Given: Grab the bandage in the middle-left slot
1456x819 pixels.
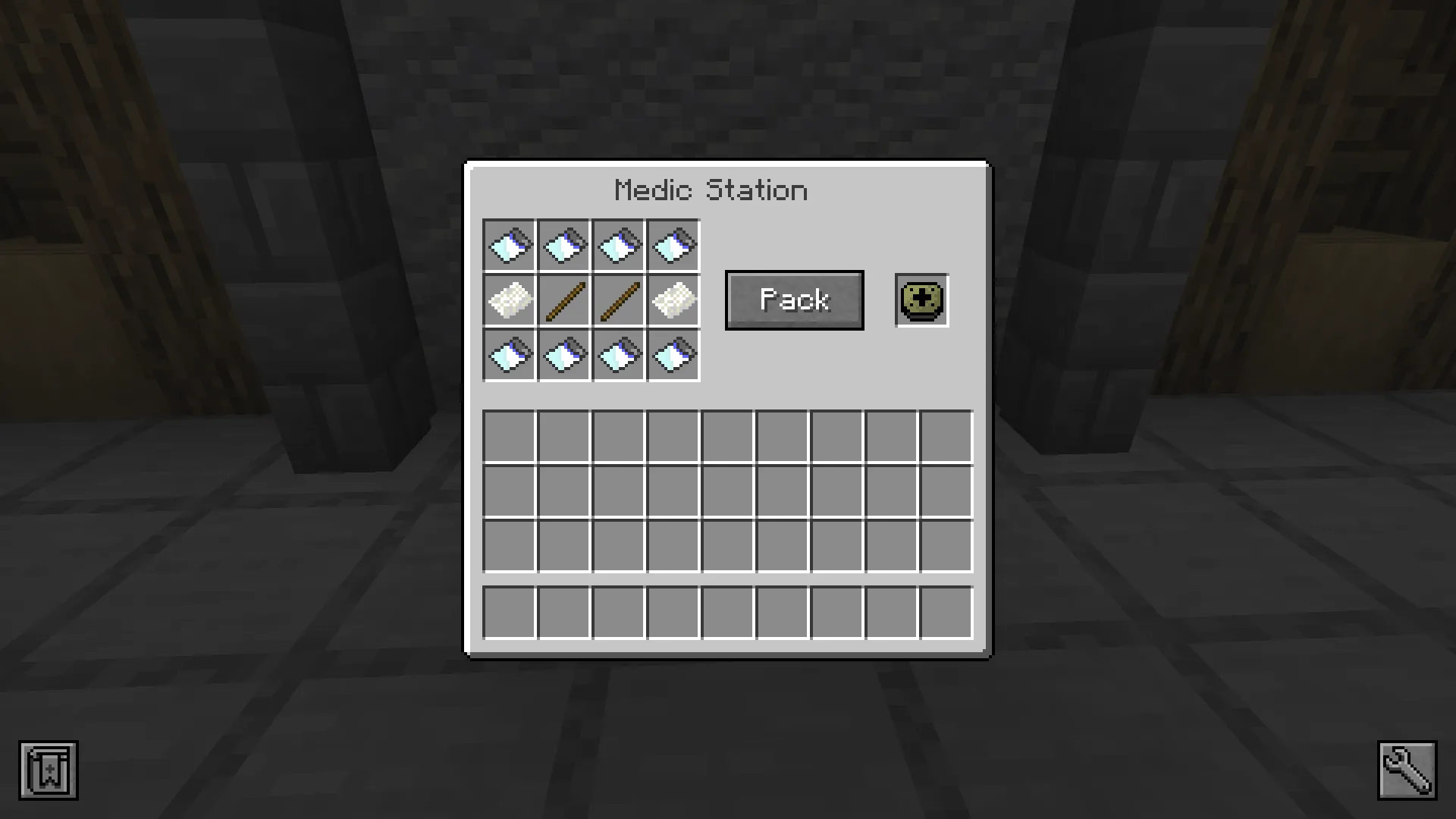Looking at the screenshot, I should tap(508, 300).
